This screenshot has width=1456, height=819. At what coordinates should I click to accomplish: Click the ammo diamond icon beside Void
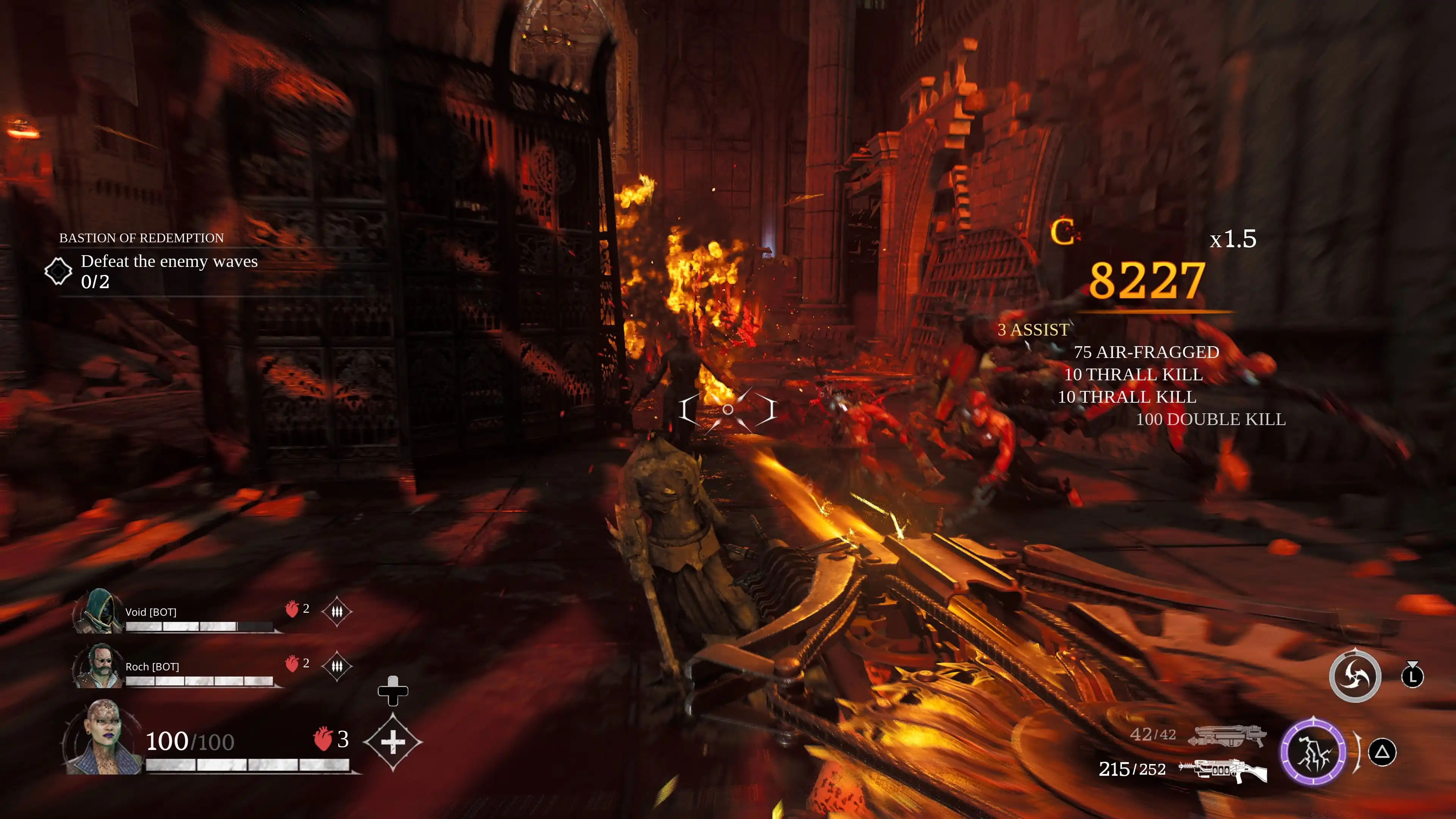337,612
